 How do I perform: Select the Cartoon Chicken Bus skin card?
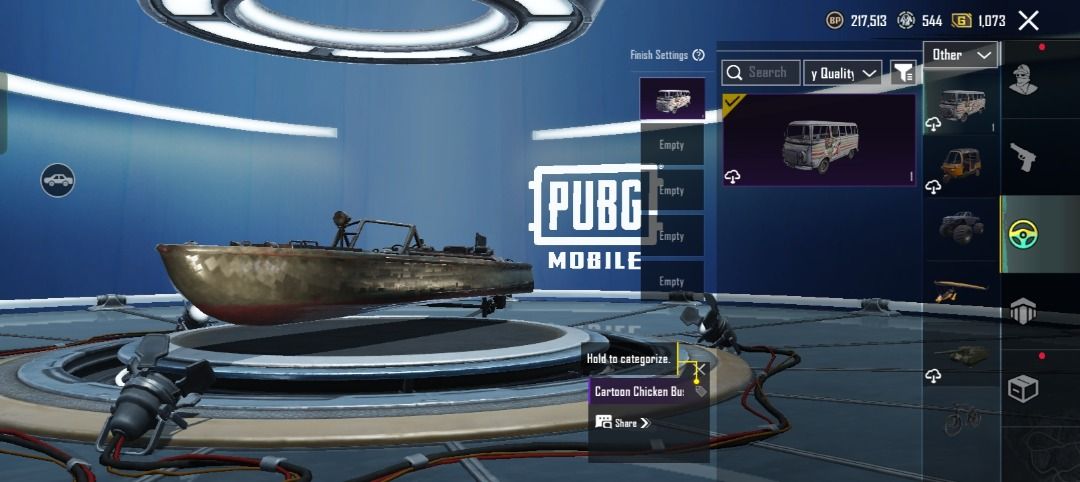[x=819, y=140]
